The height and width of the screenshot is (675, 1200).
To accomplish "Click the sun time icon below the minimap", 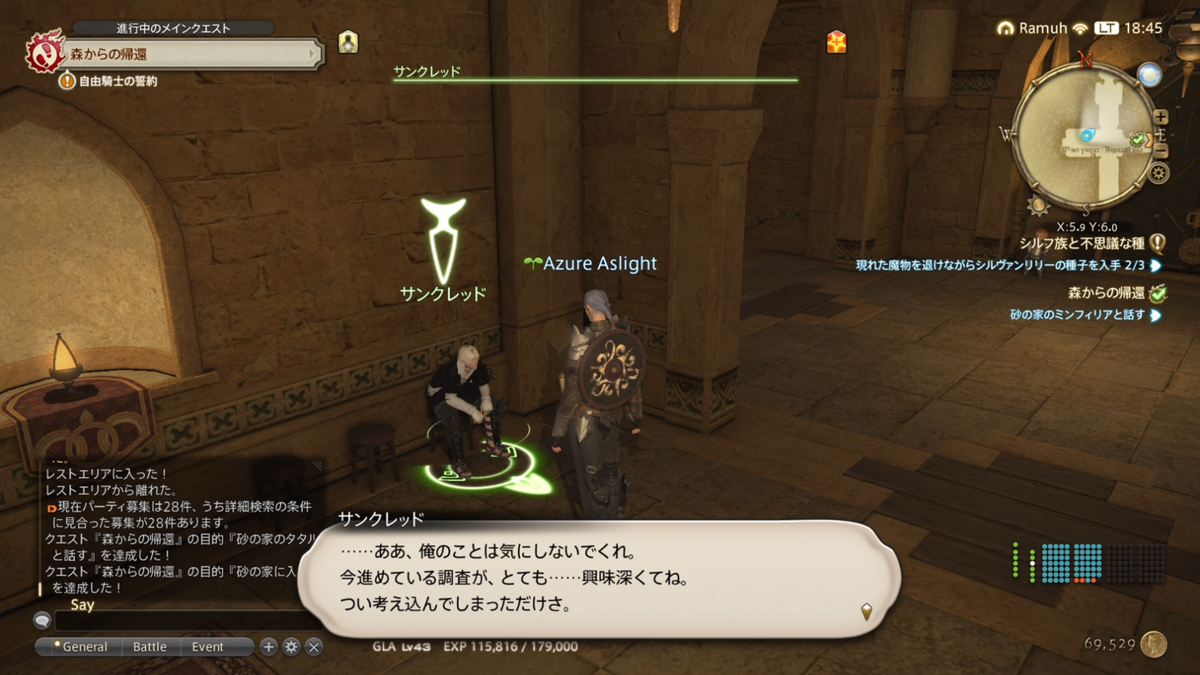I will click(1038, 206).
